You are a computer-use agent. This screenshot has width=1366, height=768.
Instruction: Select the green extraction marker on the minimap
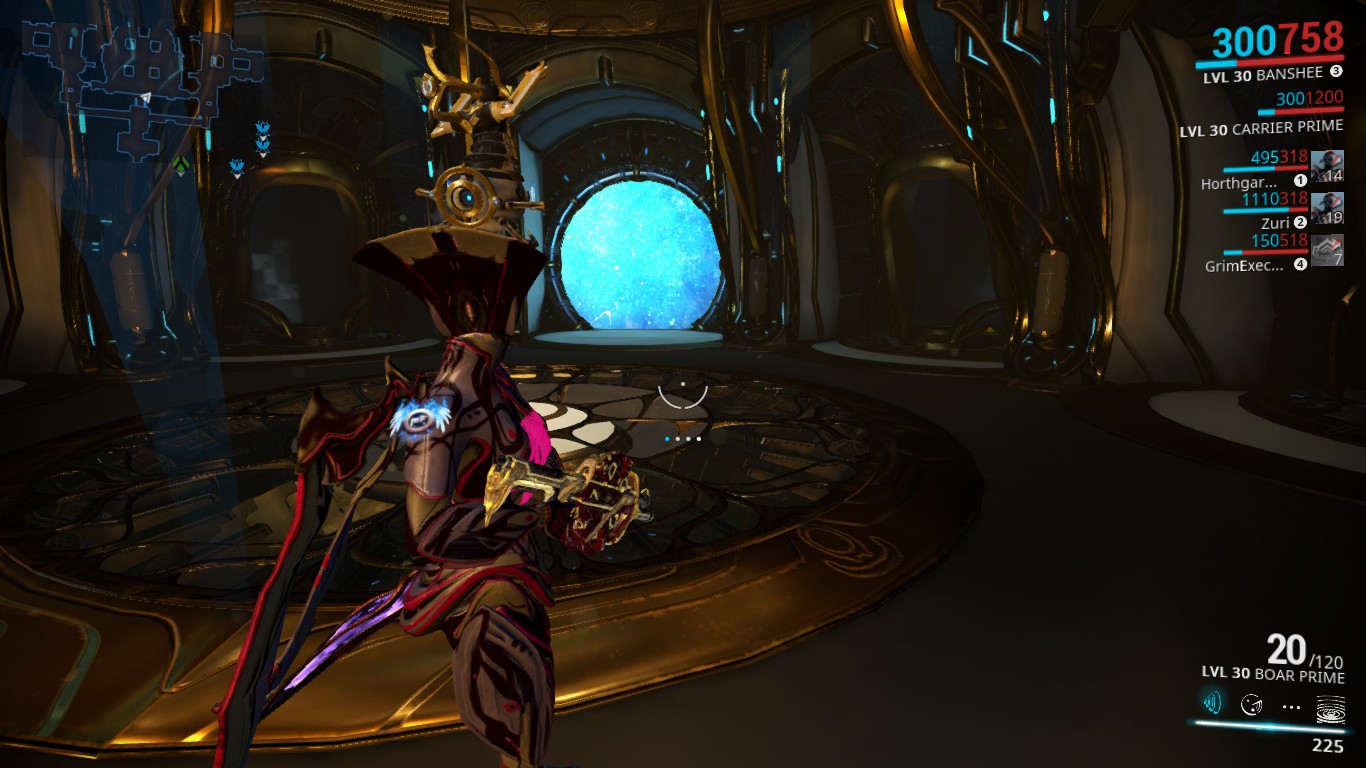click(x=180, y=163)
